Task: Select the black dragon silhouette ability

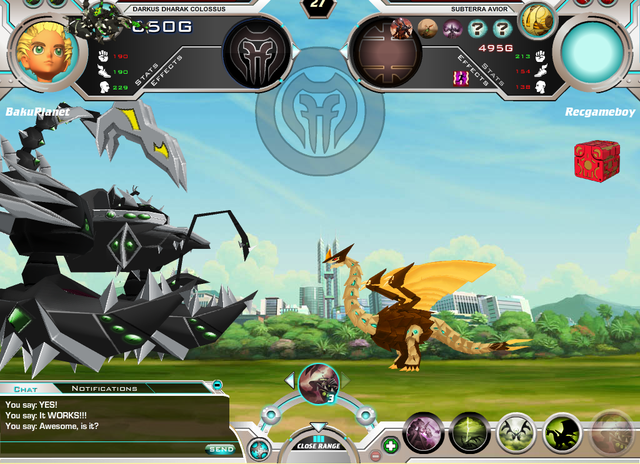Action: tap(562, 433)
